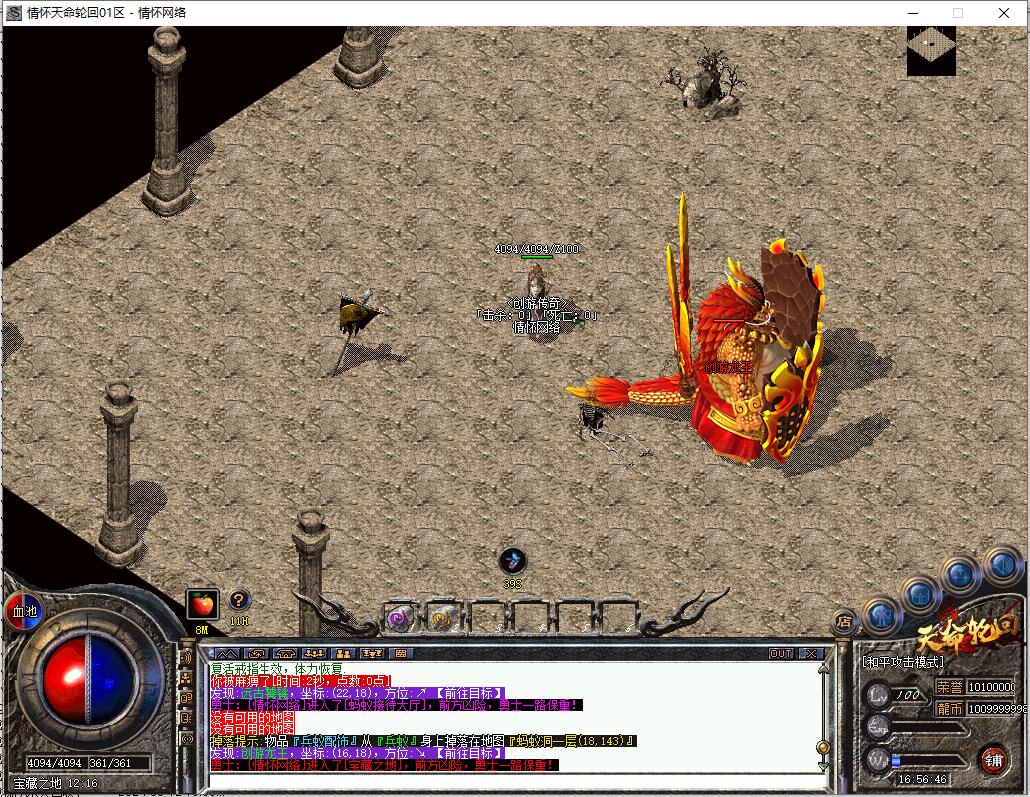Use the purple swirl stone hotbar slot
Image resolution: width=1030 pixels, height=797 pixels.
pos(400,618)
